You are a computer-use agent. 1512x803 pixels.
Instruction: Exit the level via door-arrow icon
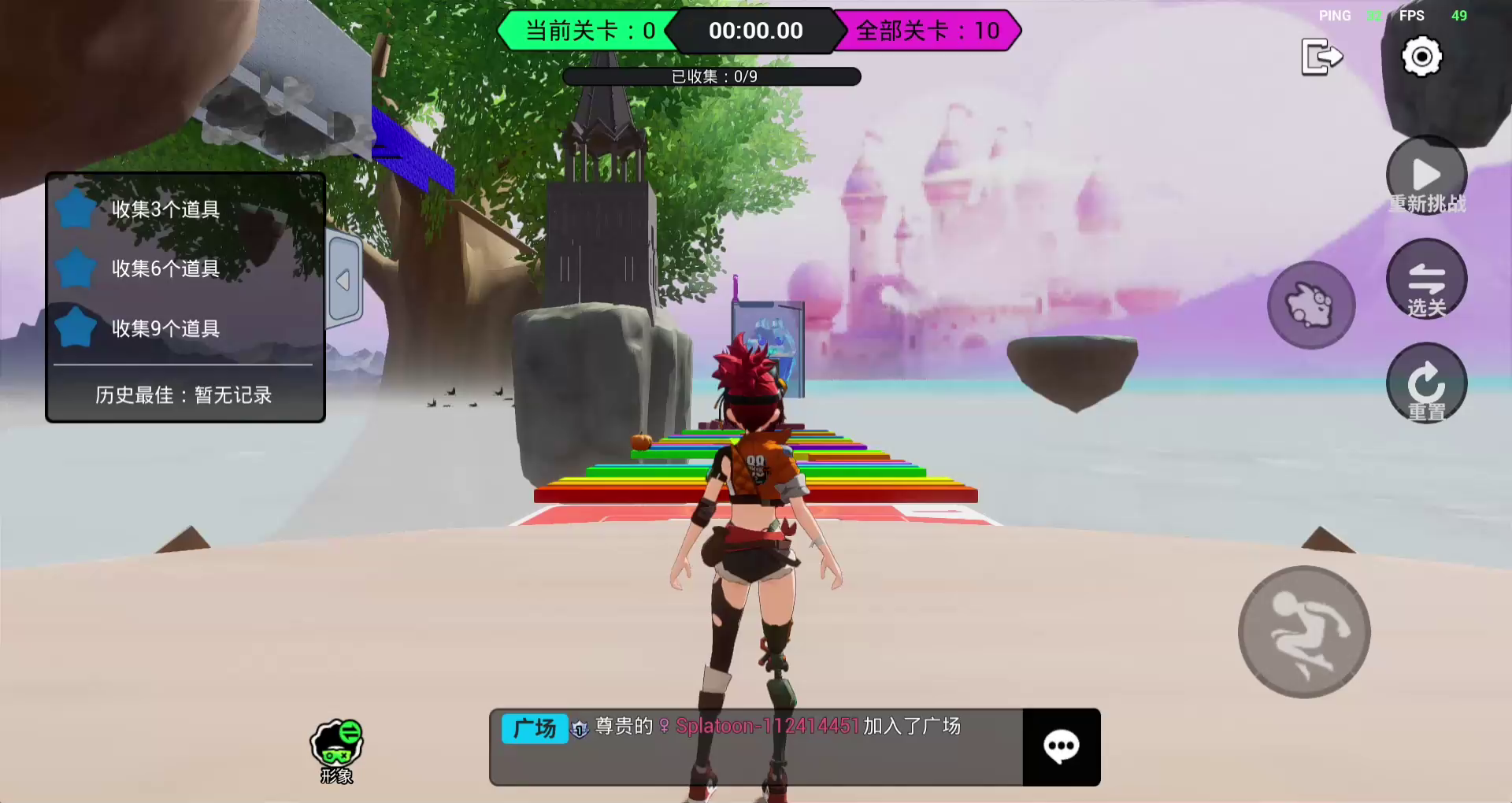coord(1321,57)
